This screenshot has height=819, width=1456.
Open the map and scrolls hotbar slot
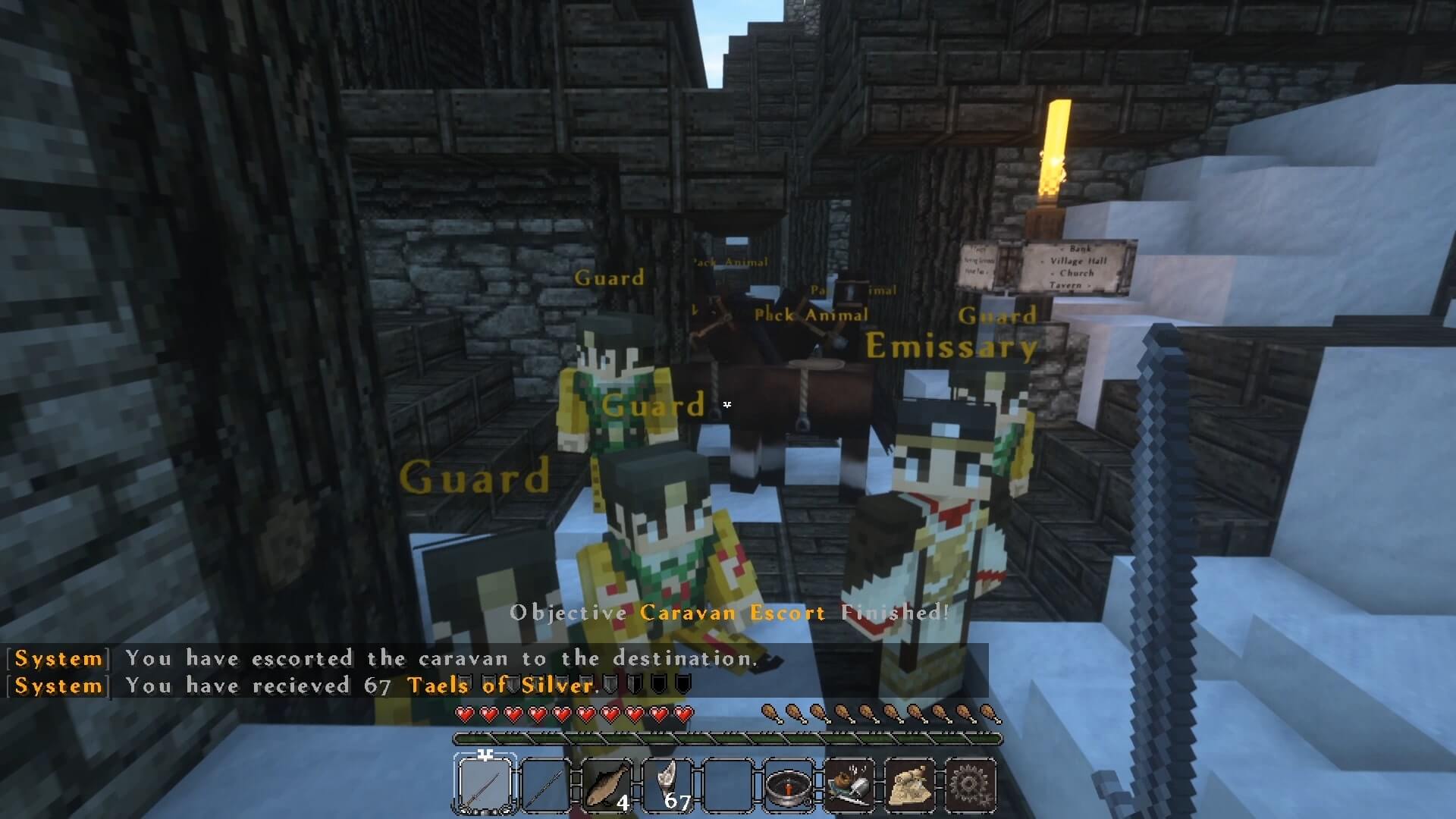pos(910,784)
